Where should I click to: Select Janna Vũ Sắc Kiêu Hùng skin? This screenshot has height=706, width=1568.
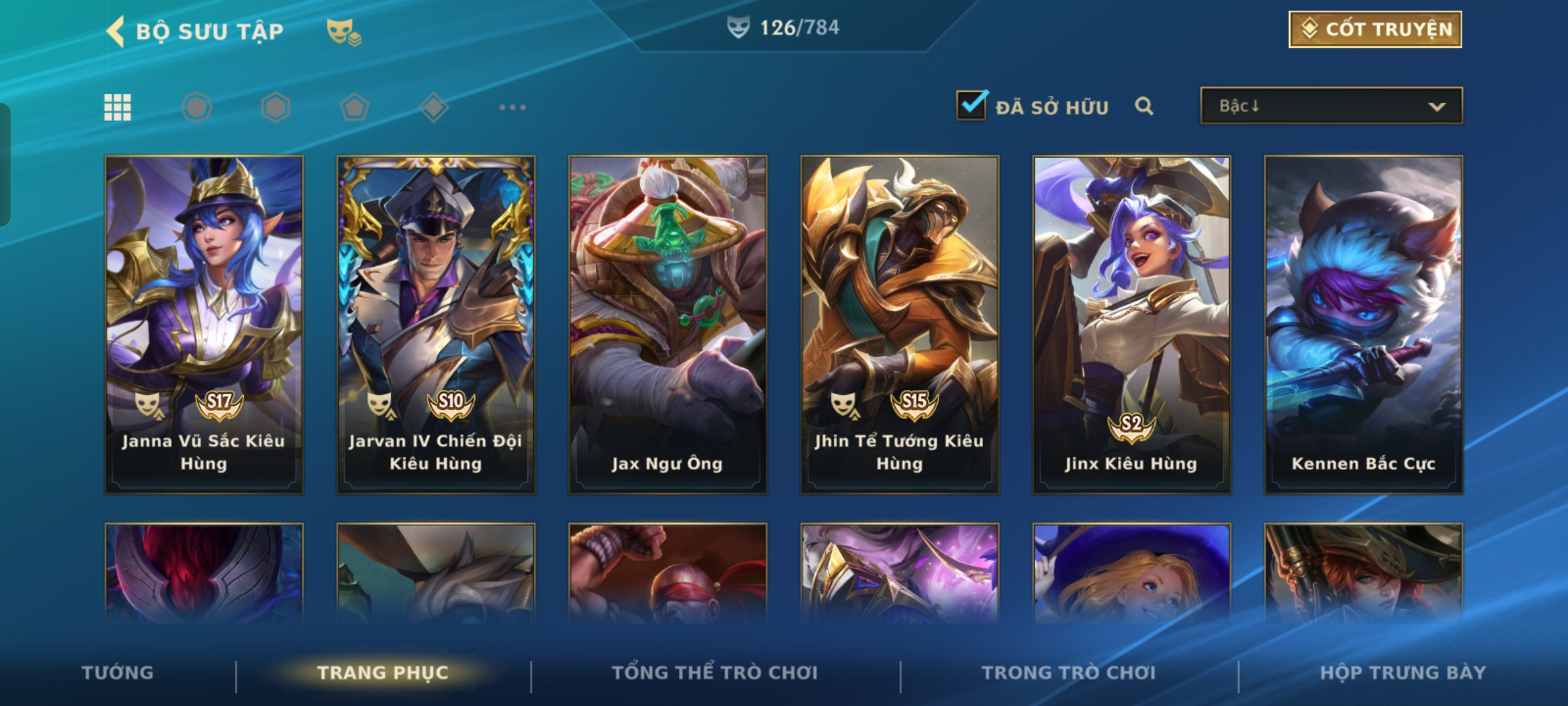pyautogui.click(x=204, y=324)
